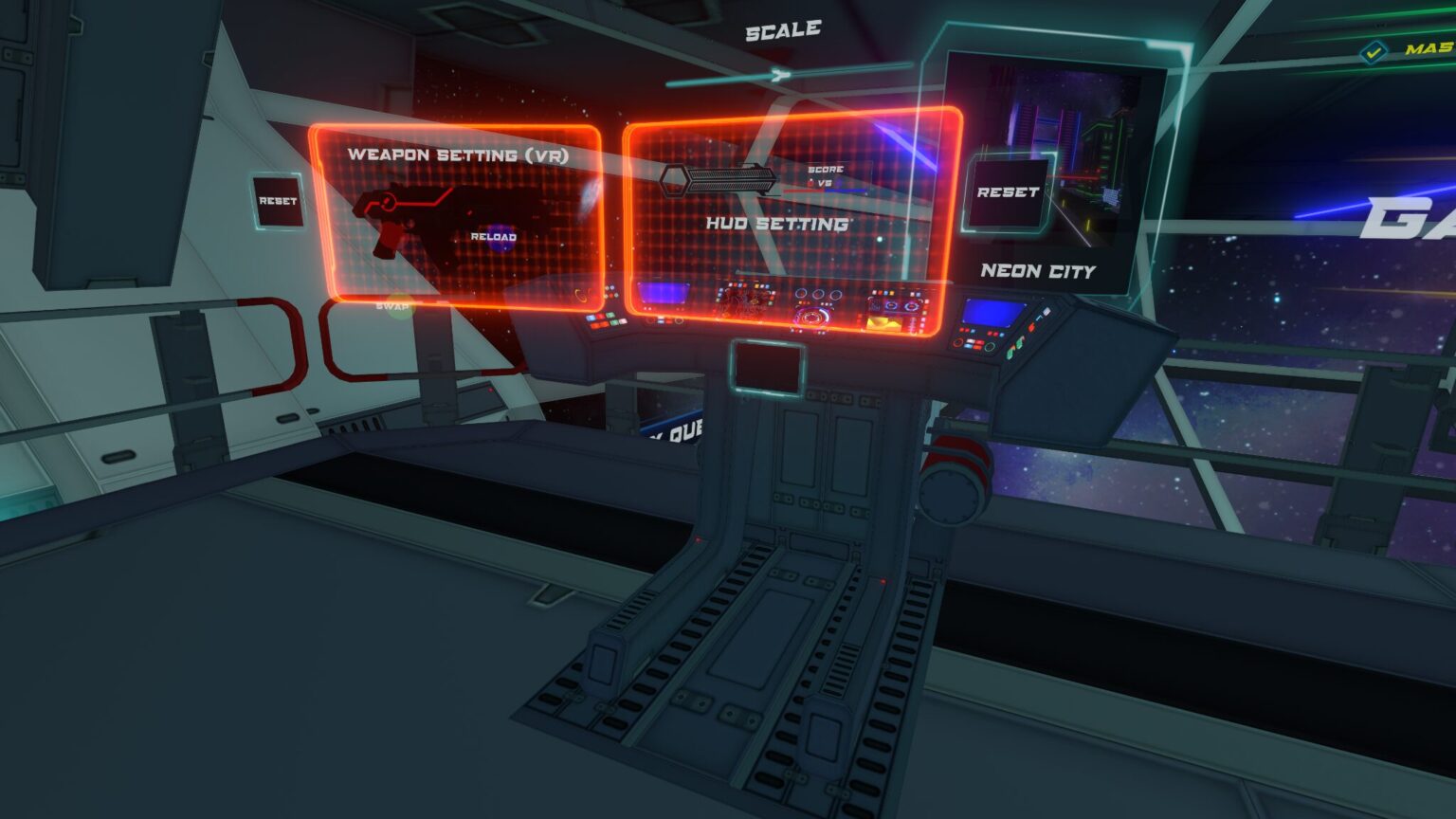The image size is (1456, 819).
Task: Click the red-versus-blue score progress bar
Action: pos(824,191)
